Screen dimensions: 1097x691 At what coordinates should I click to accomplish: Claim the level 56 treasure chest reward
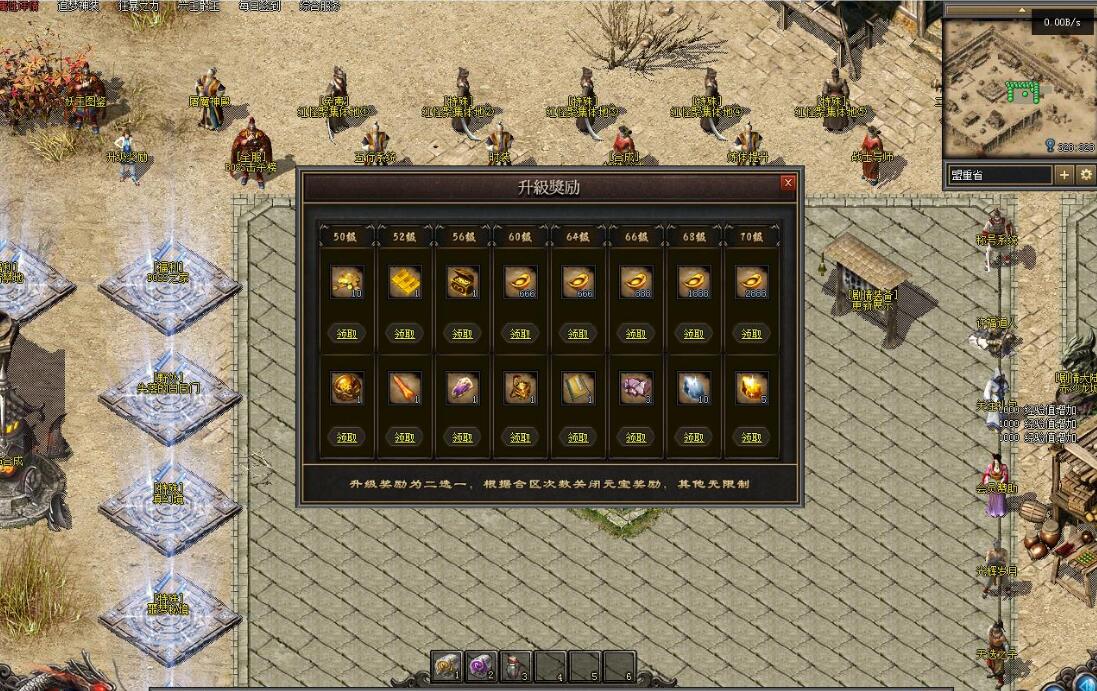pyautogui.click(x=462, y=333)
